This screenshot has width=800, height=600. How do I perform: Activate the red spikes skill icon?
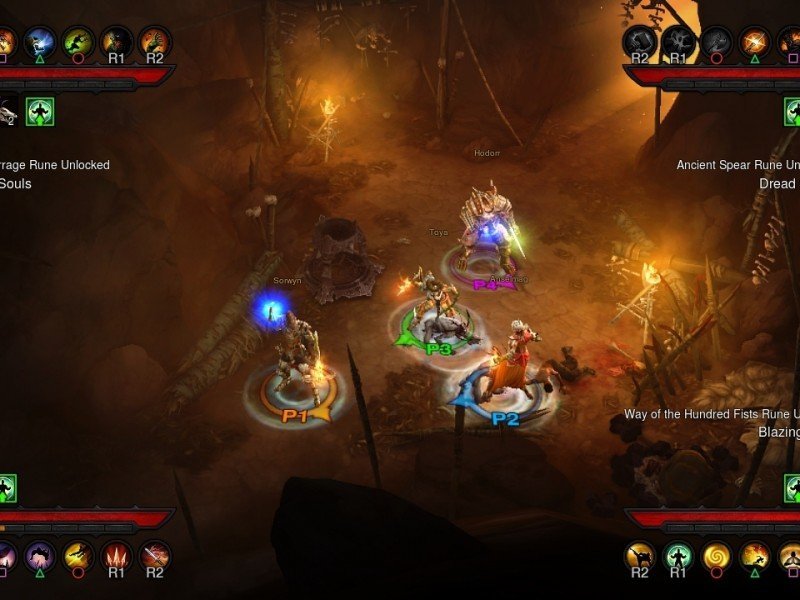tap(116, 555)
